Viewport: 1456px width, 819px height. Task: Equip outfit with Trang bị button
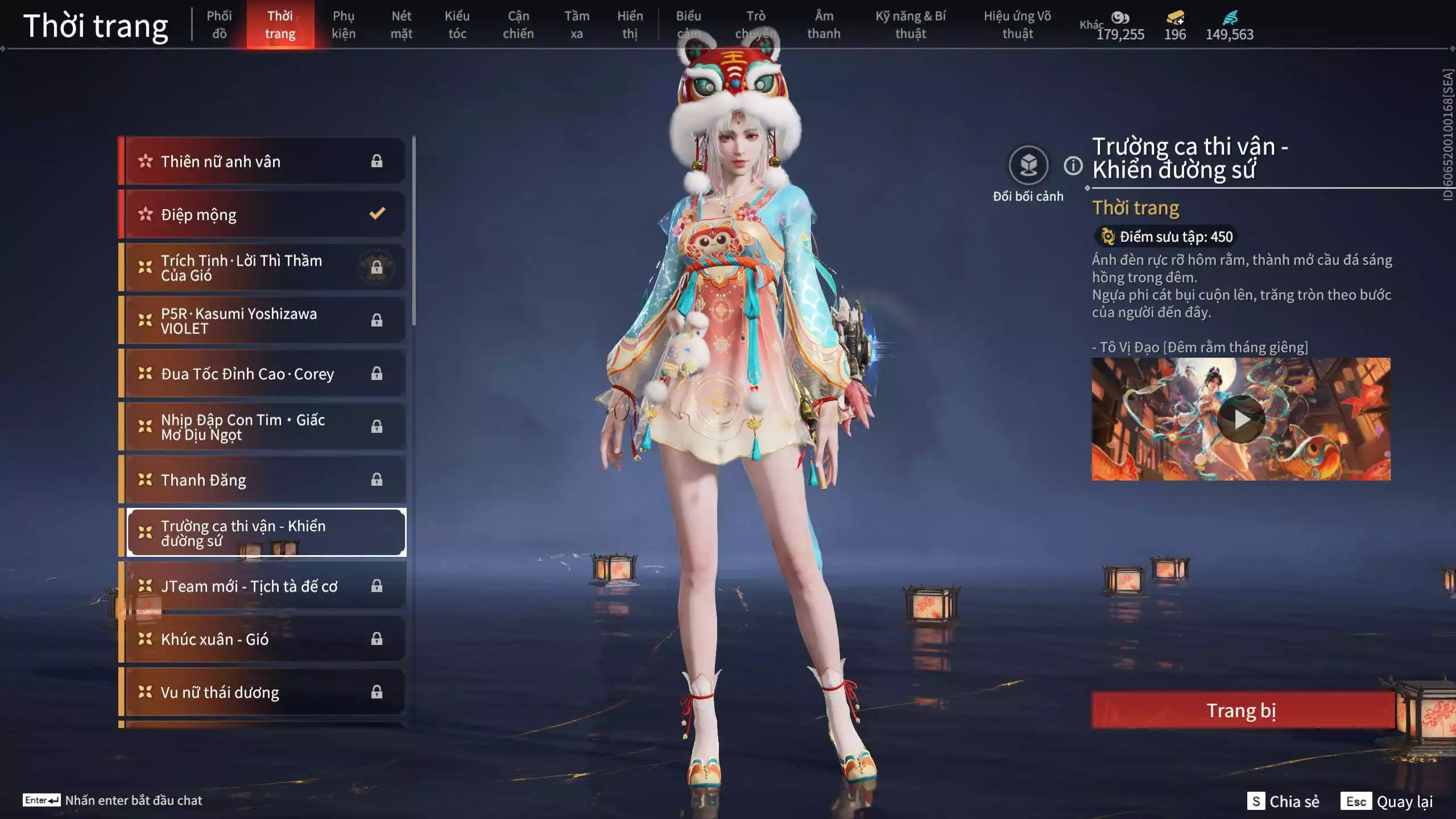pos(1242,710)
